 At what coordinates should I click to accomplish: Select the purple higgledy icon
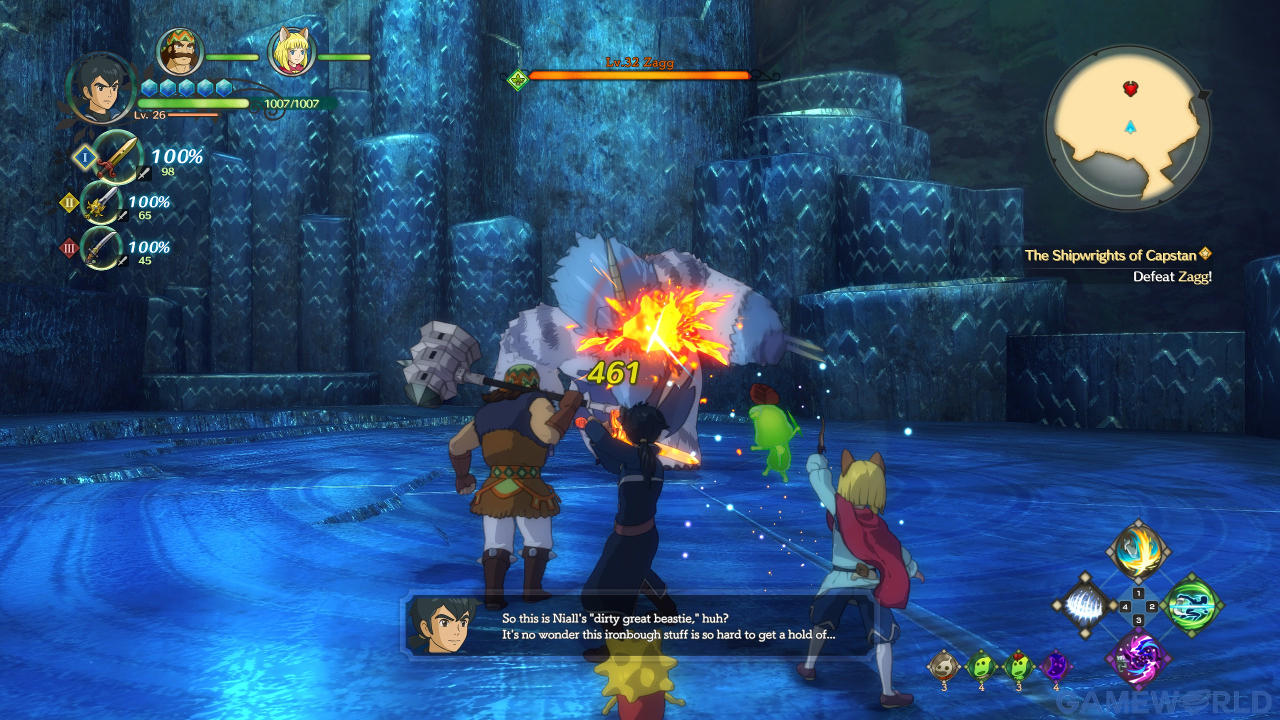[x=1055, y=665]
